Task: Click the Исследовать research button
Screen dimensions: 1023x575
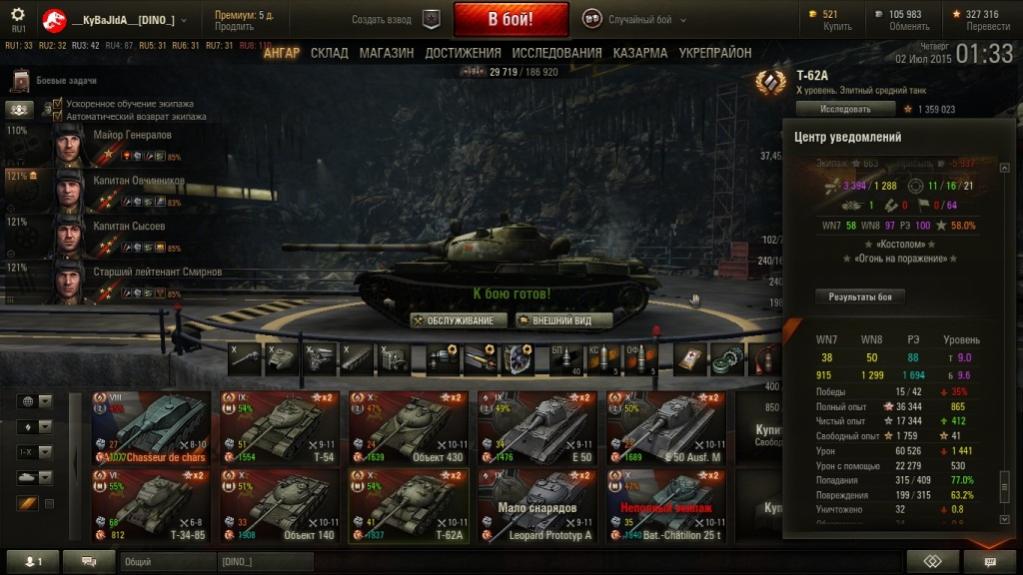Action: (x=844, y=108)
